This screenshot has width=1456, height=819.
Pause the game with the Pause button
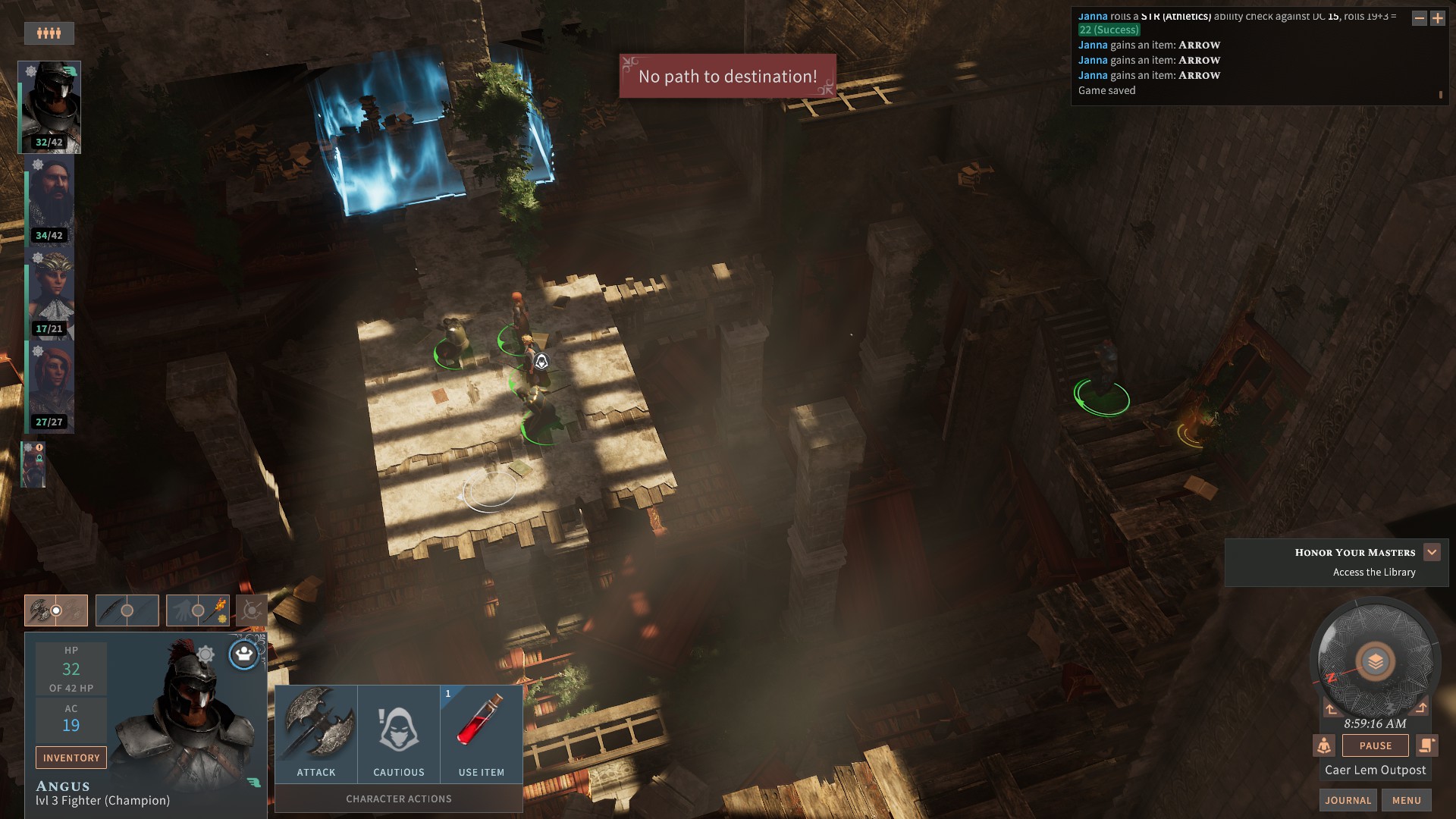point(1375,745)
